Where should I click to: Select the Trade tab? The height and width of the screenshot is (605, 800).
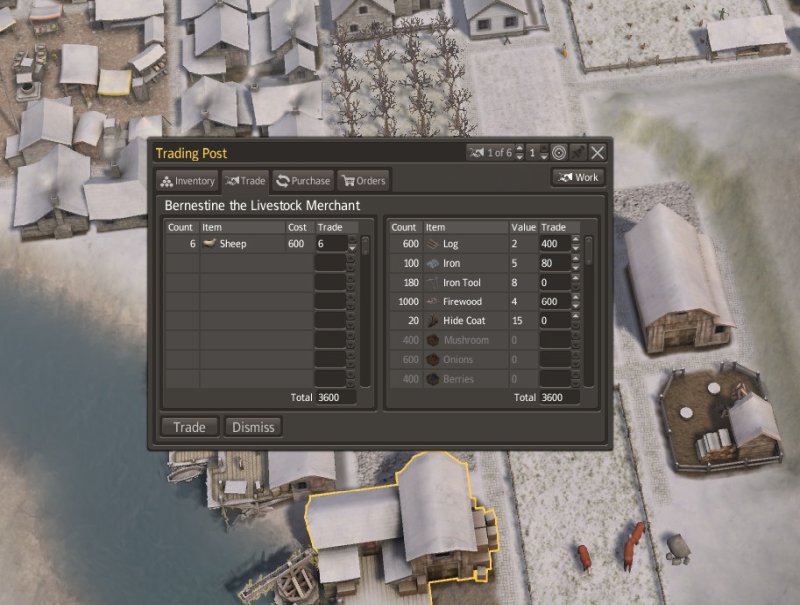click(245, 181)
